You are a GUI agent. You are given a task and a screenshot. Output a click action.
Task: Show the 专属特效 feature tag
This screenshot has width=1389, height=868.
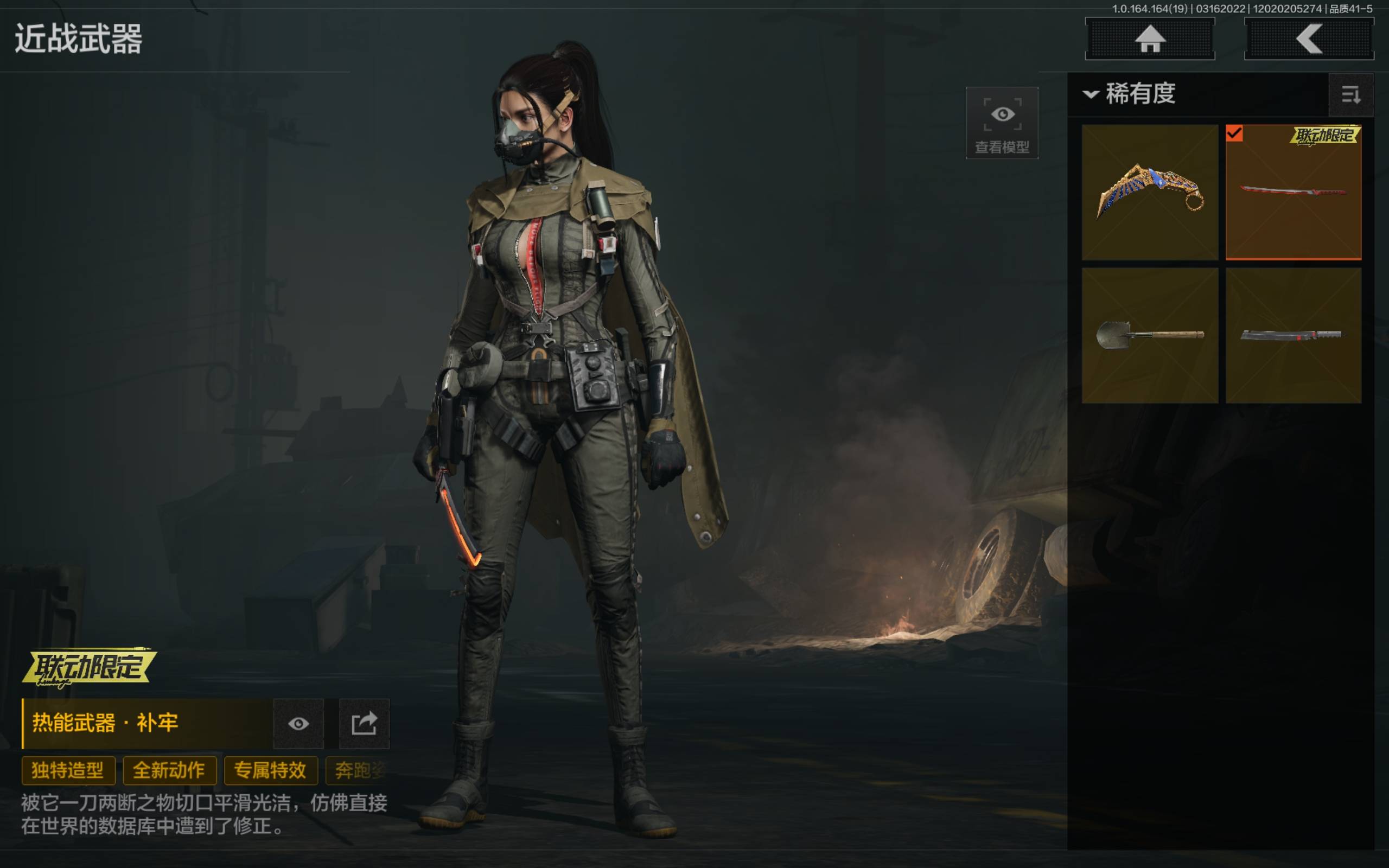tap(270, 770)
